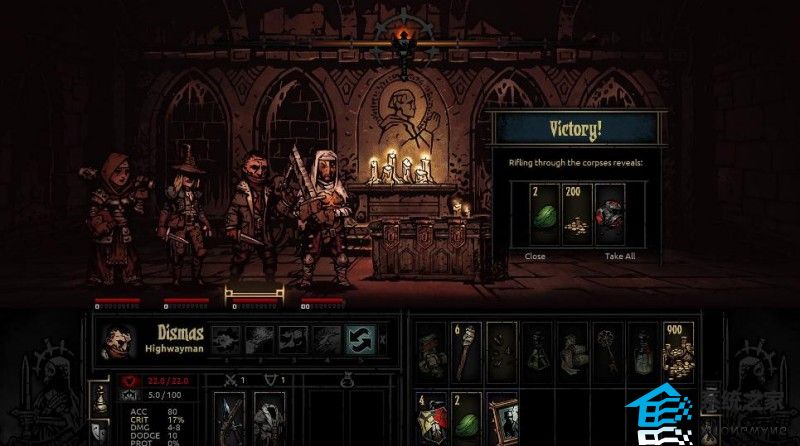This screenshot has width=800, height=446.
Task: Select the skeleton key inventory item
Action: [607, 350]
